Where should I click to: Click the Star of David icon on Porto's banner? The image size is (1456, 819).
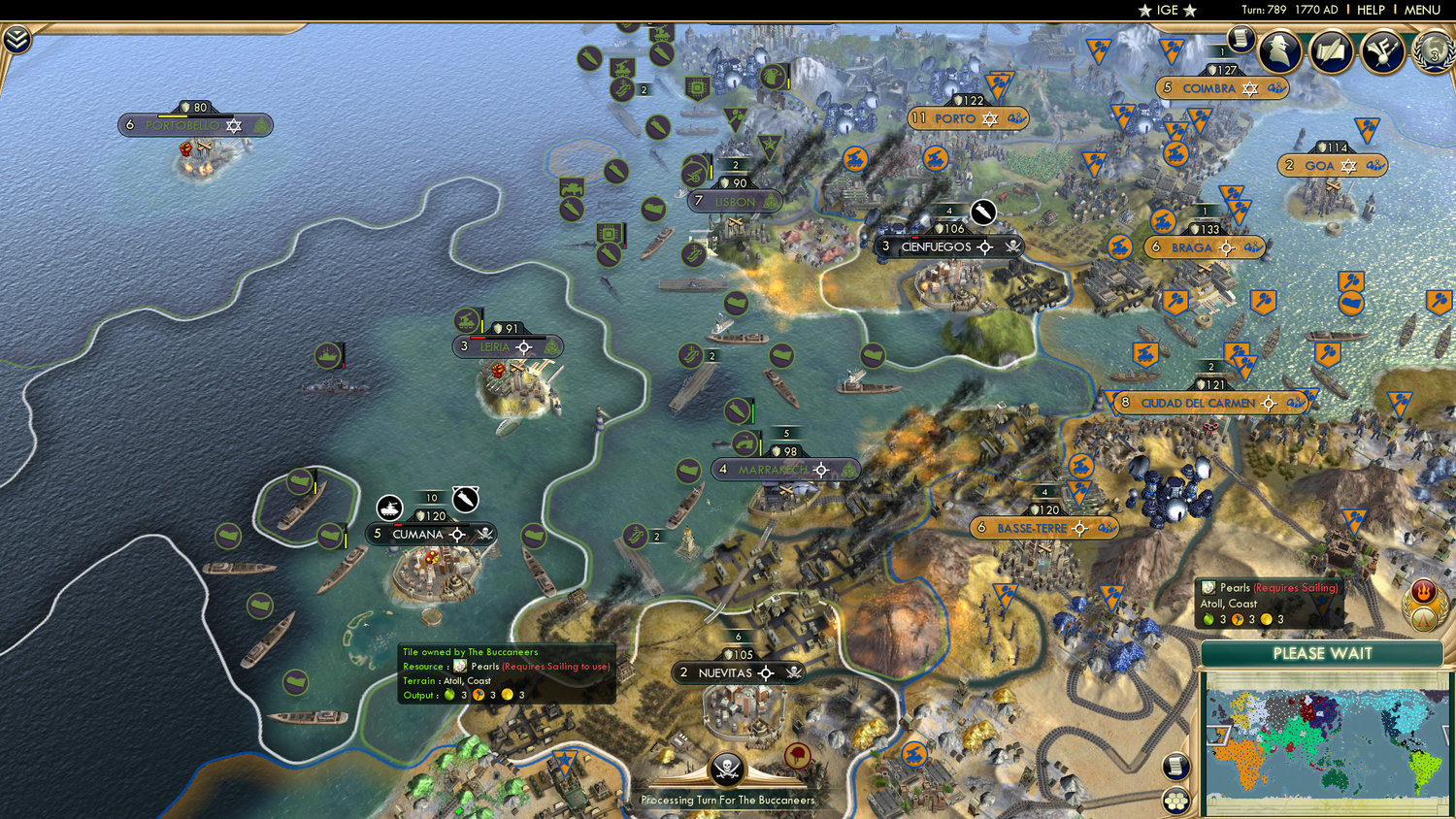point(990,118)
